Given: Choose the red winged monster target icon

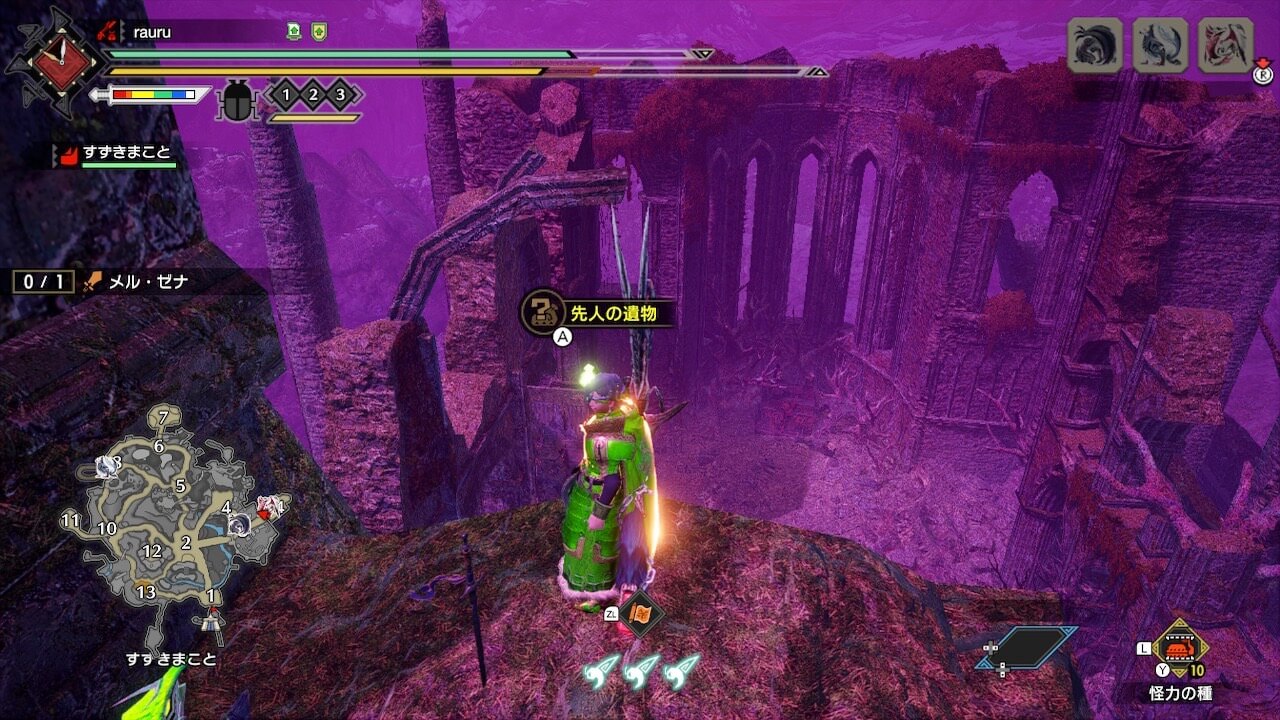Looking at the screenshot, I should pyautogui.click(x=1225, y=45).
